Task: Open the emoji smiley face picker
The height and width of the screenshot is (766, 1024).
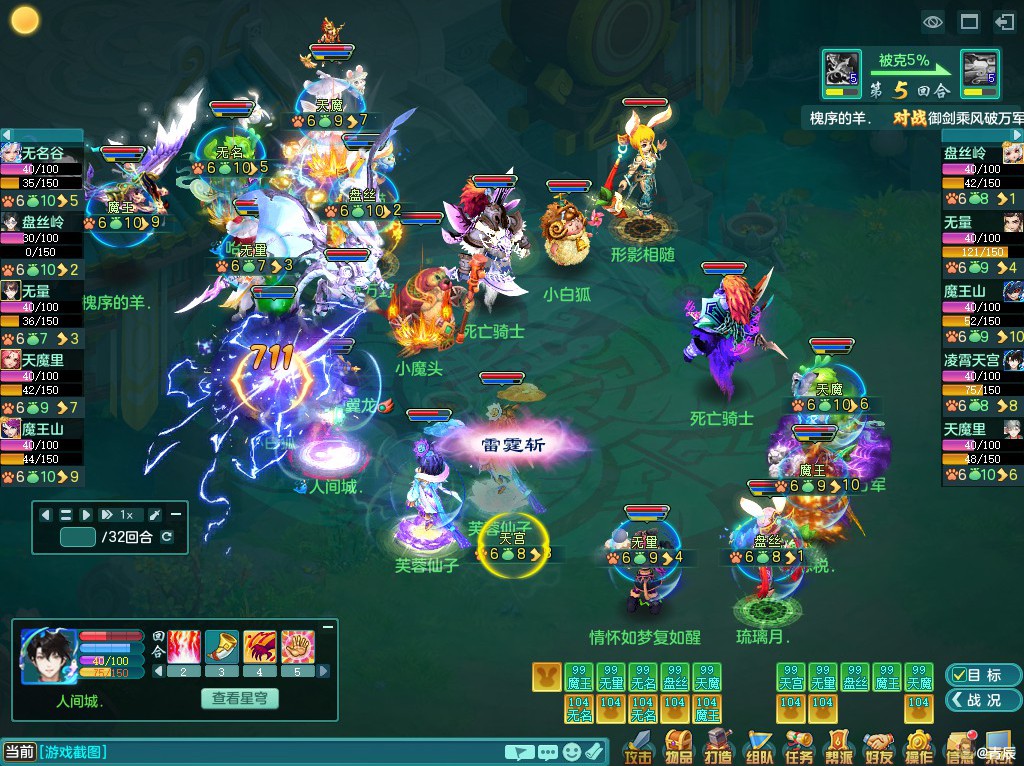Action: [x=571, y=751]
